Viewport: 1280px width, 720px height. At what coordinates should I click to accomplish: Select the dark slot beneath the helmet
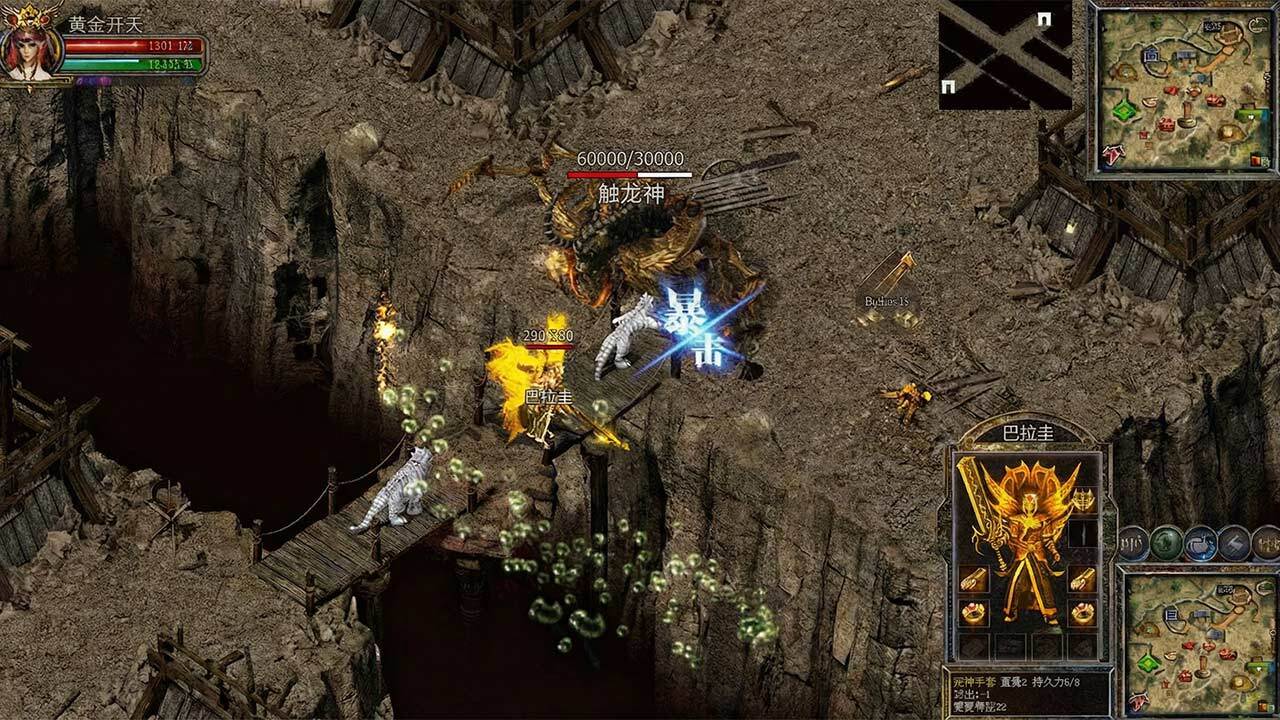[1083, 534]
